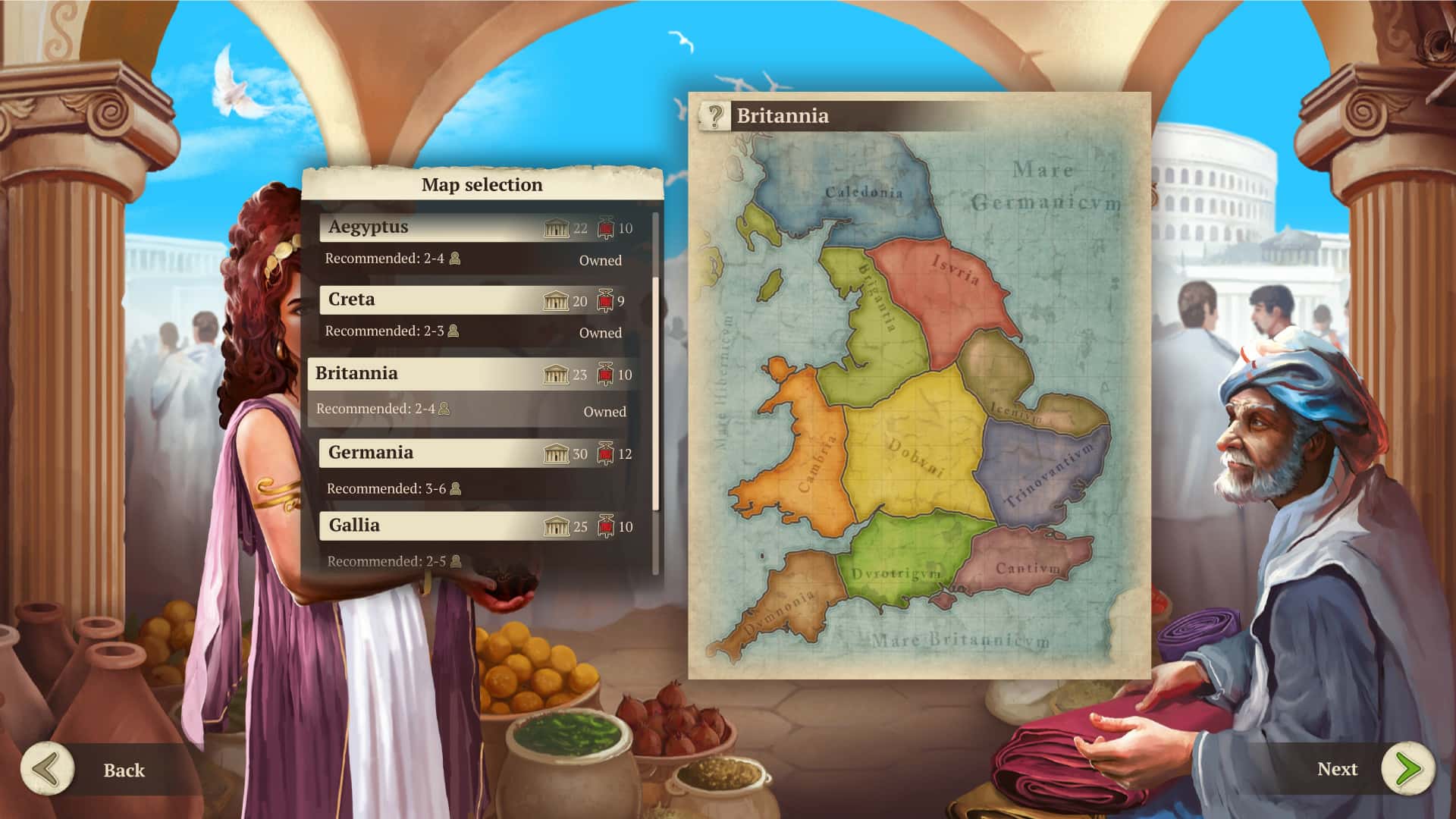Click the temple icon next to Gallia
This screenshot has width=1456, height=819.
557,526
